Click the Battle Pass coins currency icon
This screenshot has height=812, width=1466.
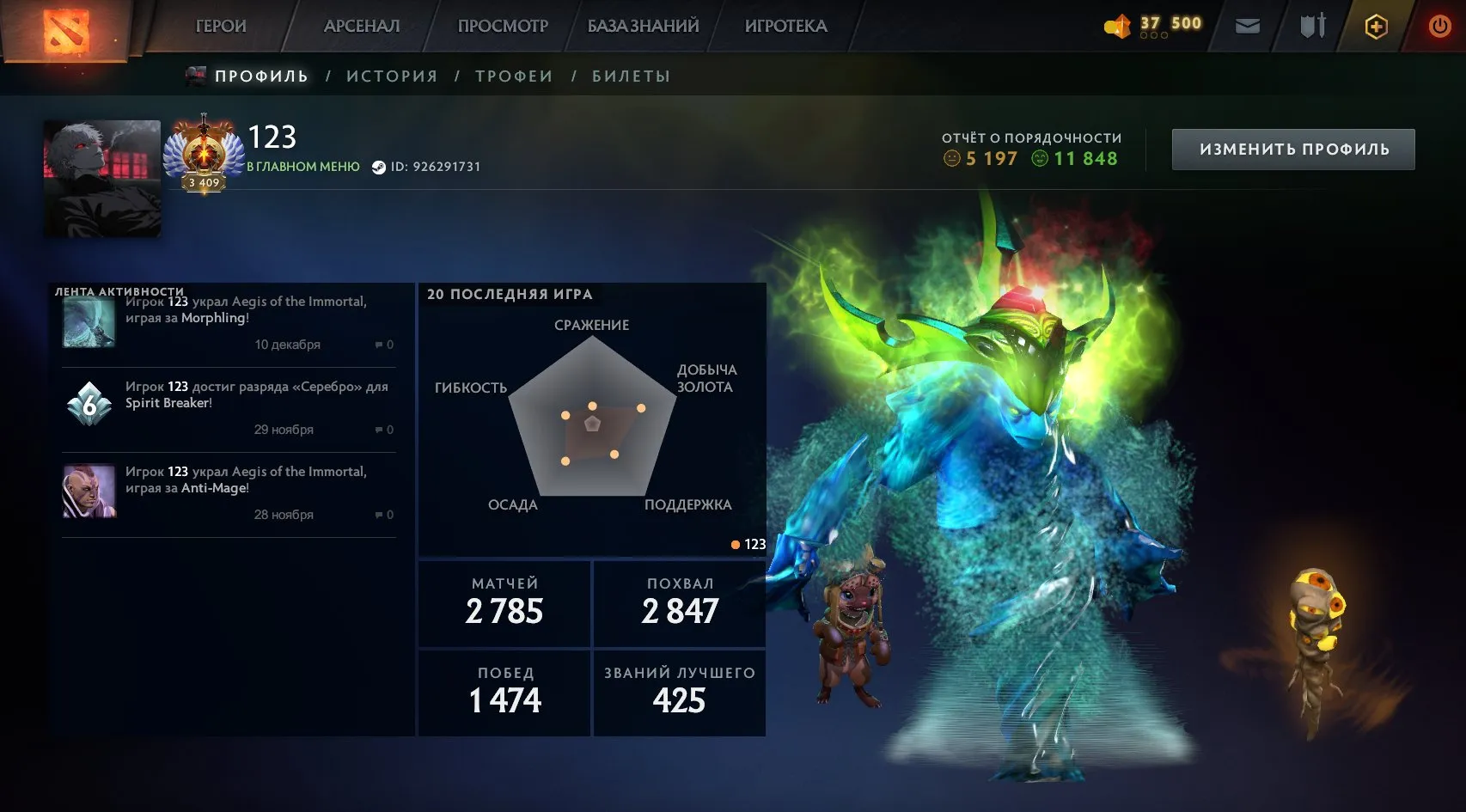coord(1119,25)
